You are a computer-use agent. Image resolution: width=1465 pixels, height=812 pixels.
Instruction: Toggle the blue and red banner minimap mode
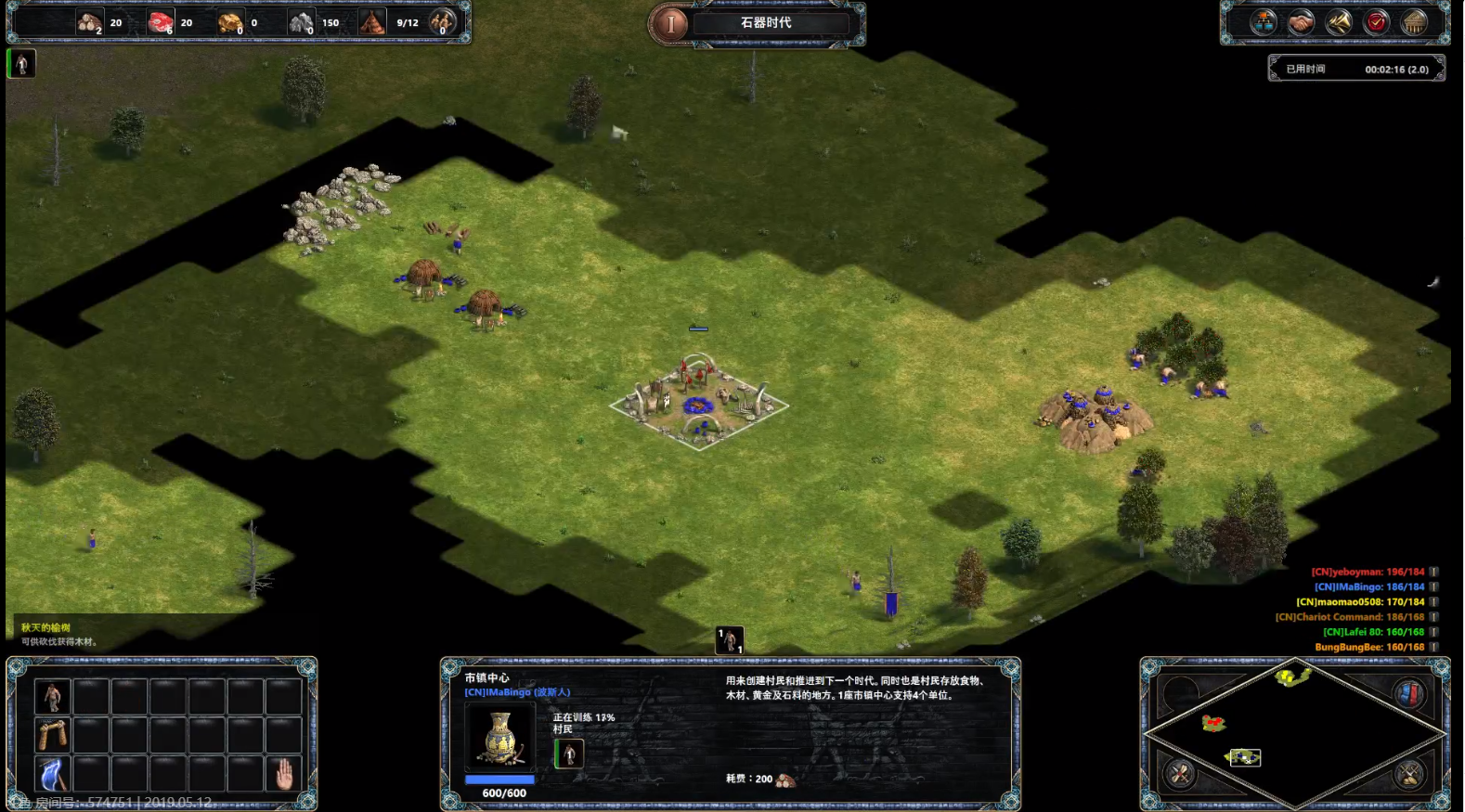pyautogui.click(x=1408, y=693)
